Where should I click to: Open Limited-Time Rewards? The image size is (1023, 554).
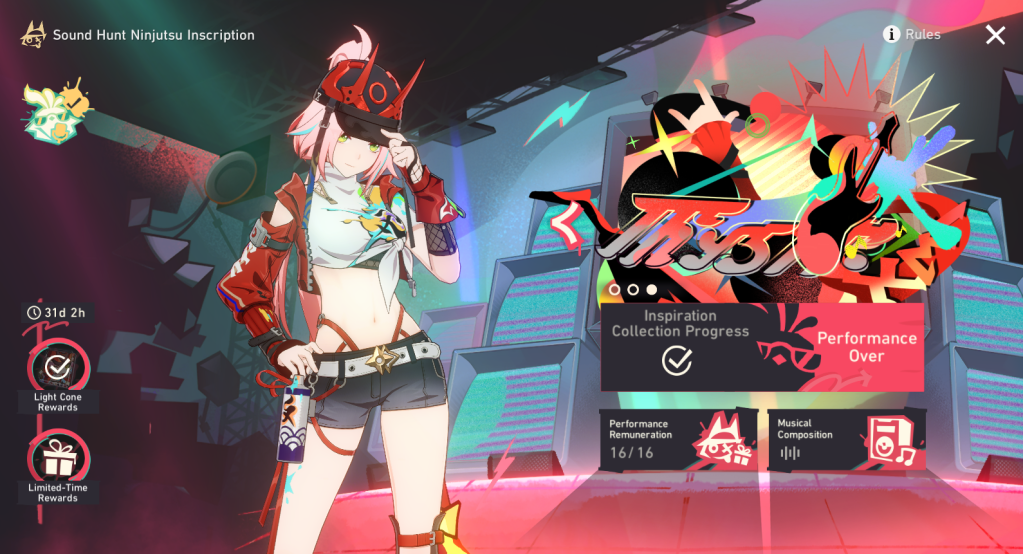58,459
